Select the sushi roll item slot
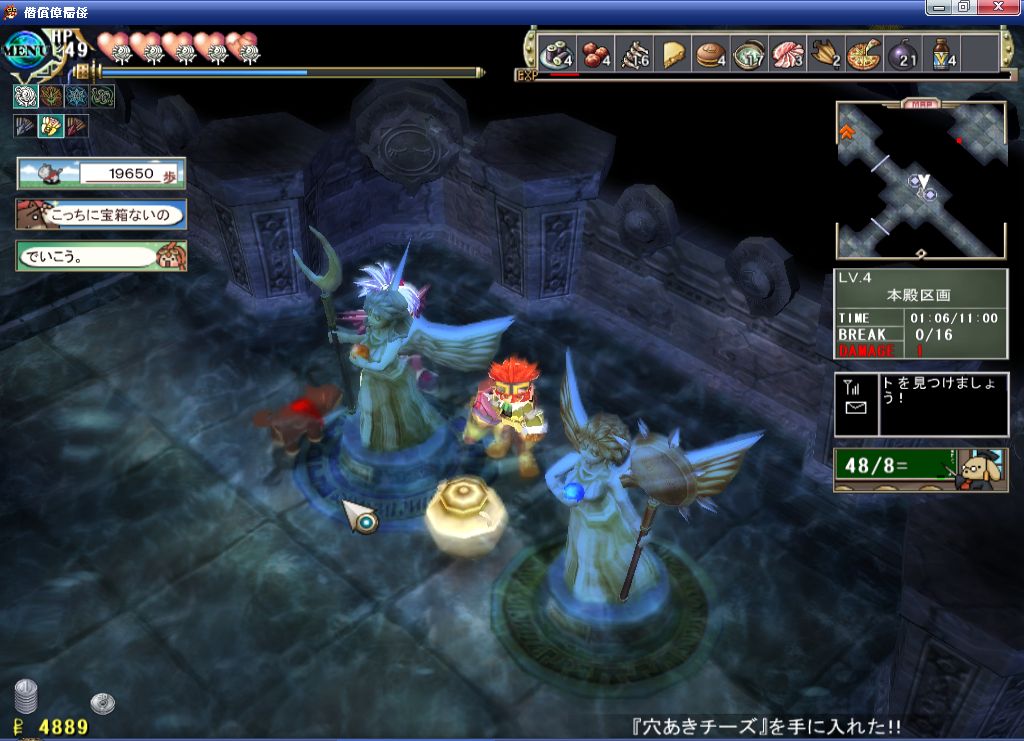This screenshot has height=741, width=1024. point(554,53)
